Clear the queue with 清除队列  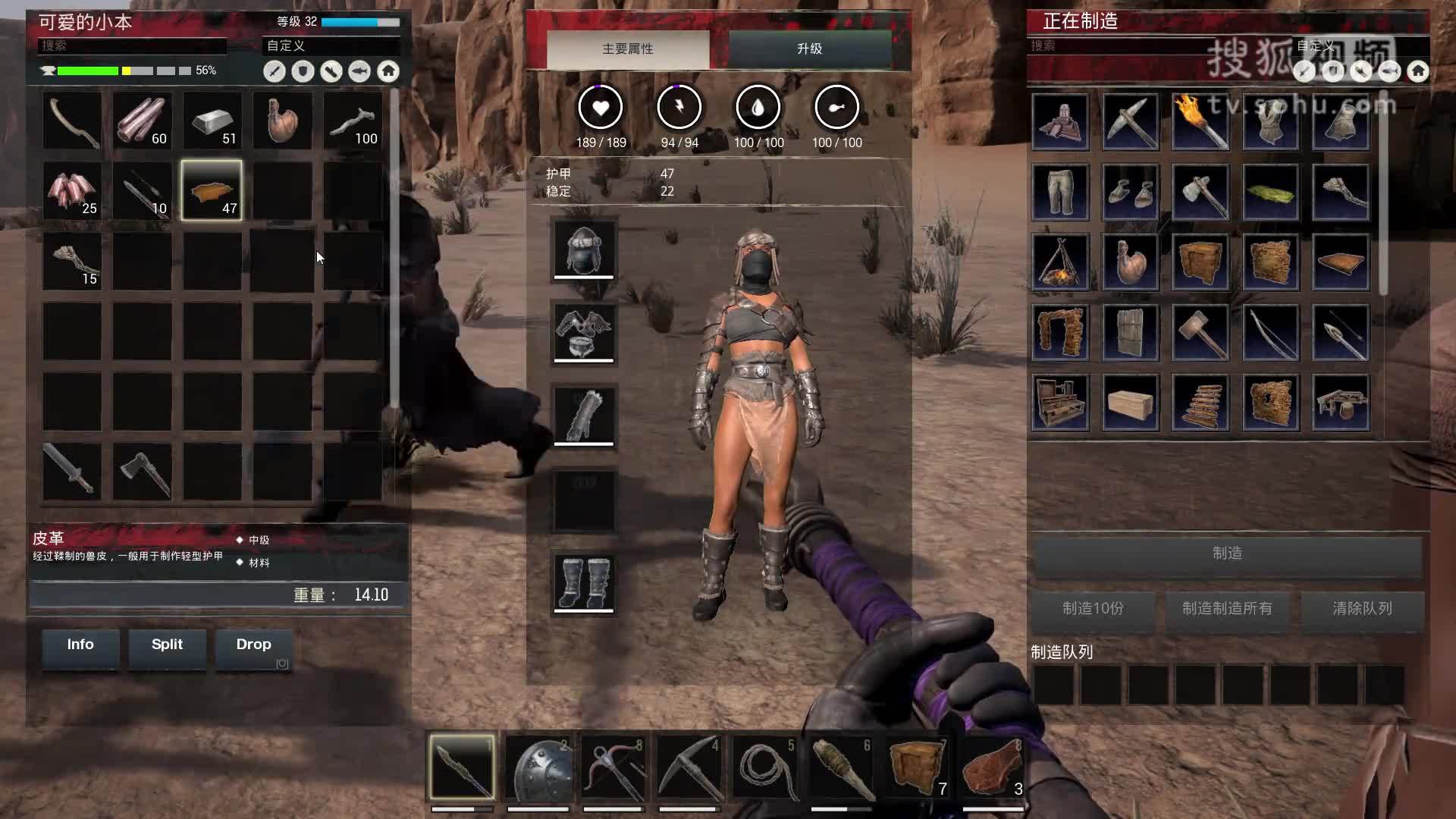pos(1362,609)
